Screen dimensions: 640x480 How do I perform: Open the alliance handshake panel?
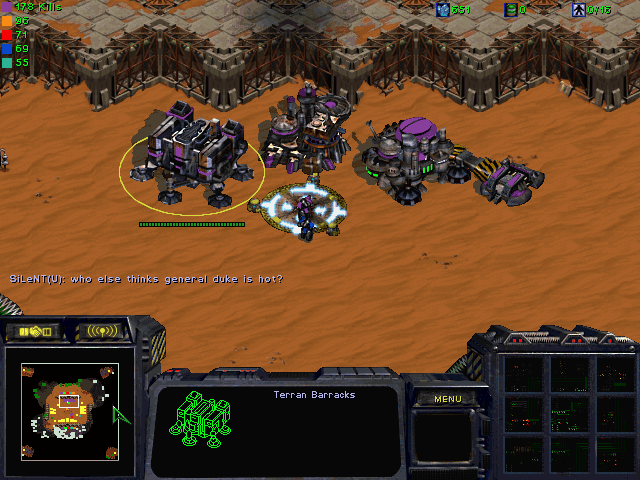(33, 331)
